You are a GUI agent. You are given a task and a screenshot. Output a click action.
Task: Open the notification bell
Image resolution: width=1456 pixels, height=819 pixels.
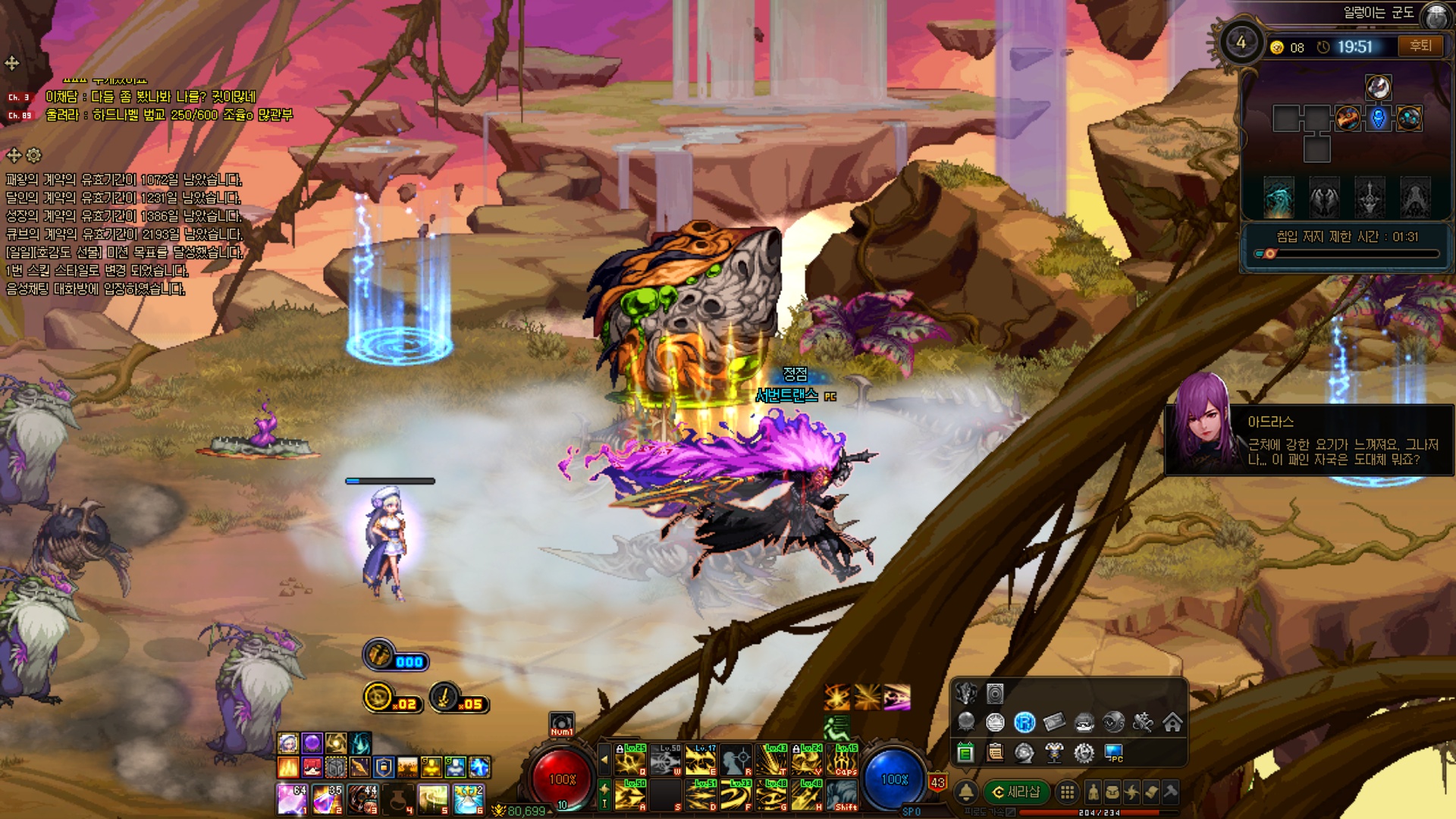[x=966, y=792]
